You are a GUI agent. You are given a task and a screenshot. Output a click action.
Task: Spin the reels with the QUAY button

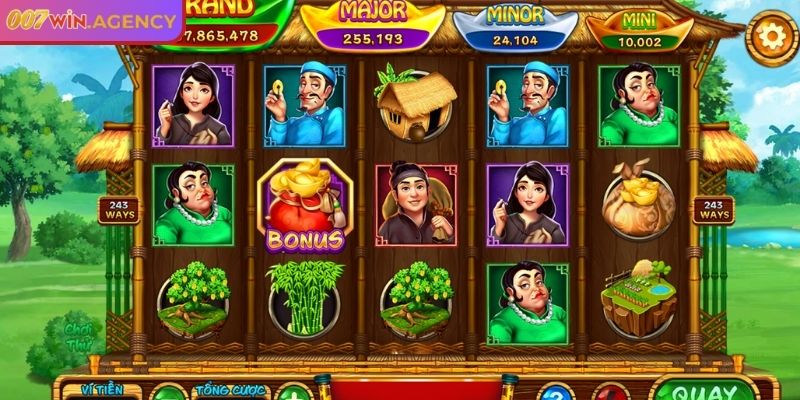coord(705,390)
